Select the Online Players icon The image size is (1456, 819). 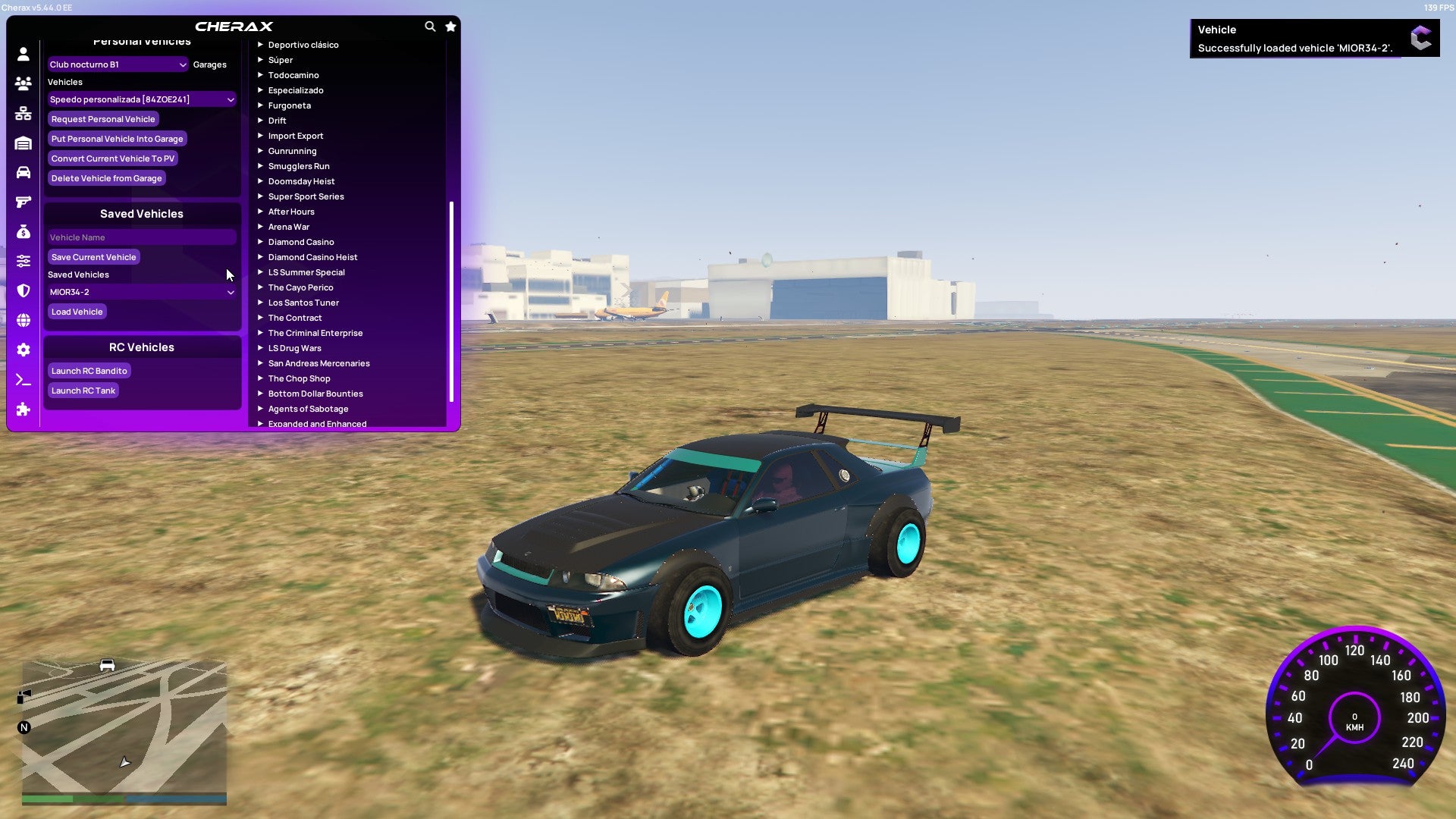point(23,83)
